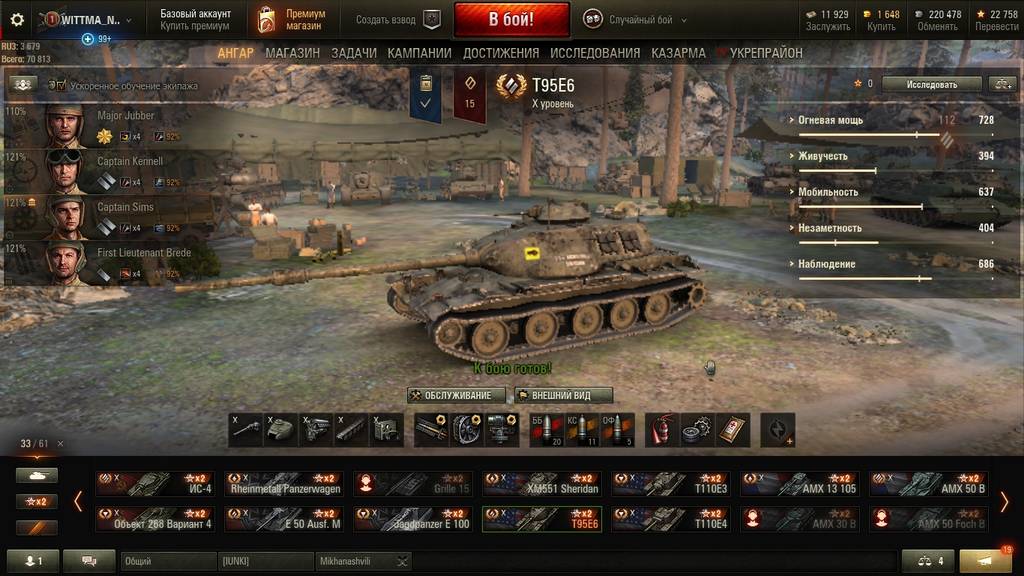This screenshot has height=576, width=1024.
Task: Open the ОБСЛУЖИВАНИЕ service panel
Action: (450, 395)
